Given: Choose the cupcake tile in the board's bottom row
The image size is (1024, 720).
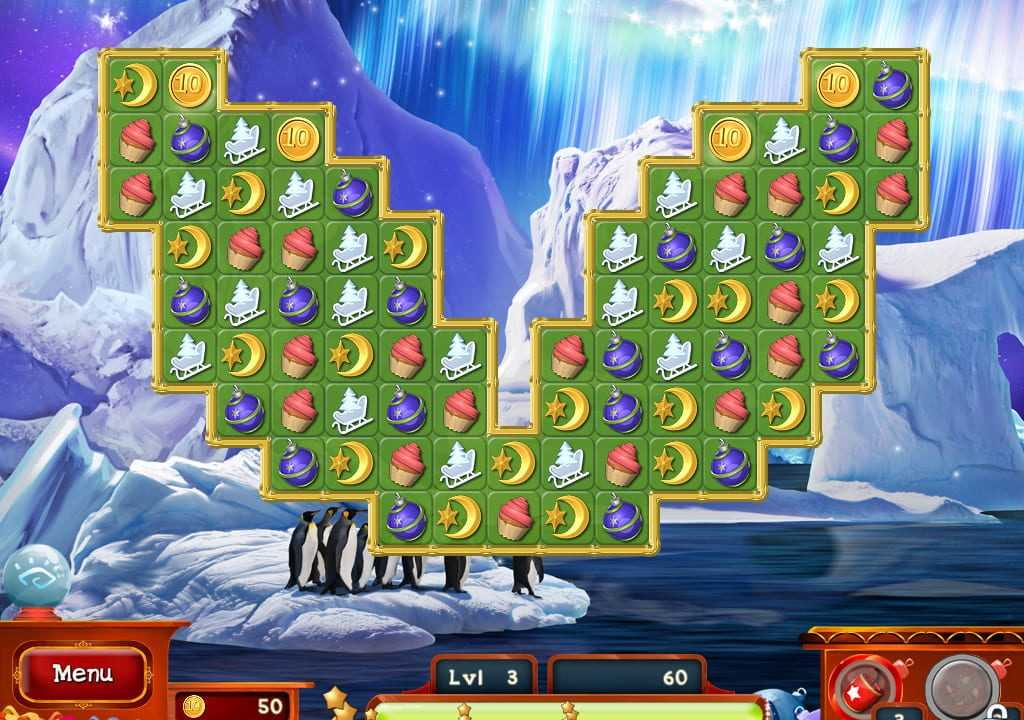Looking at the screenshot, I should (515, 517).
